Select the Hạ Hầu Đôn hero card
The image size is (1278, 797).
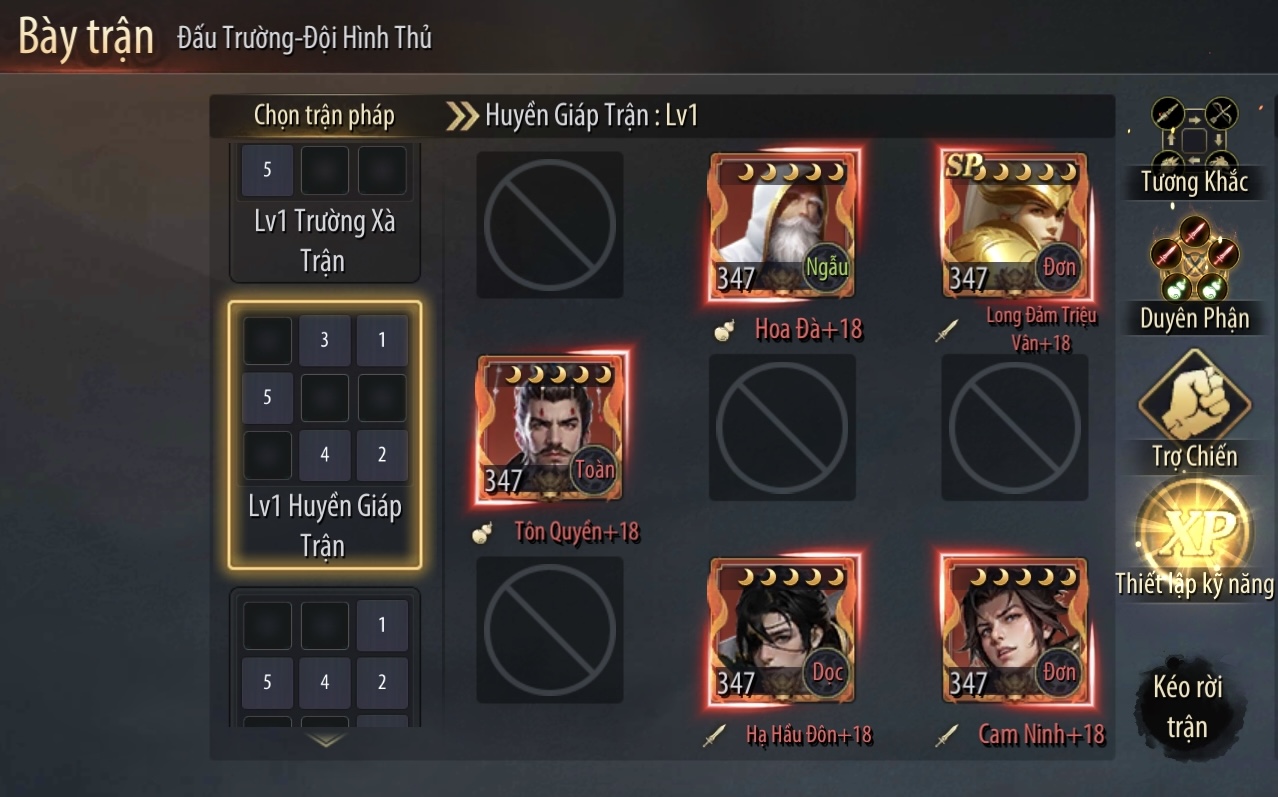tap(783, 630)
